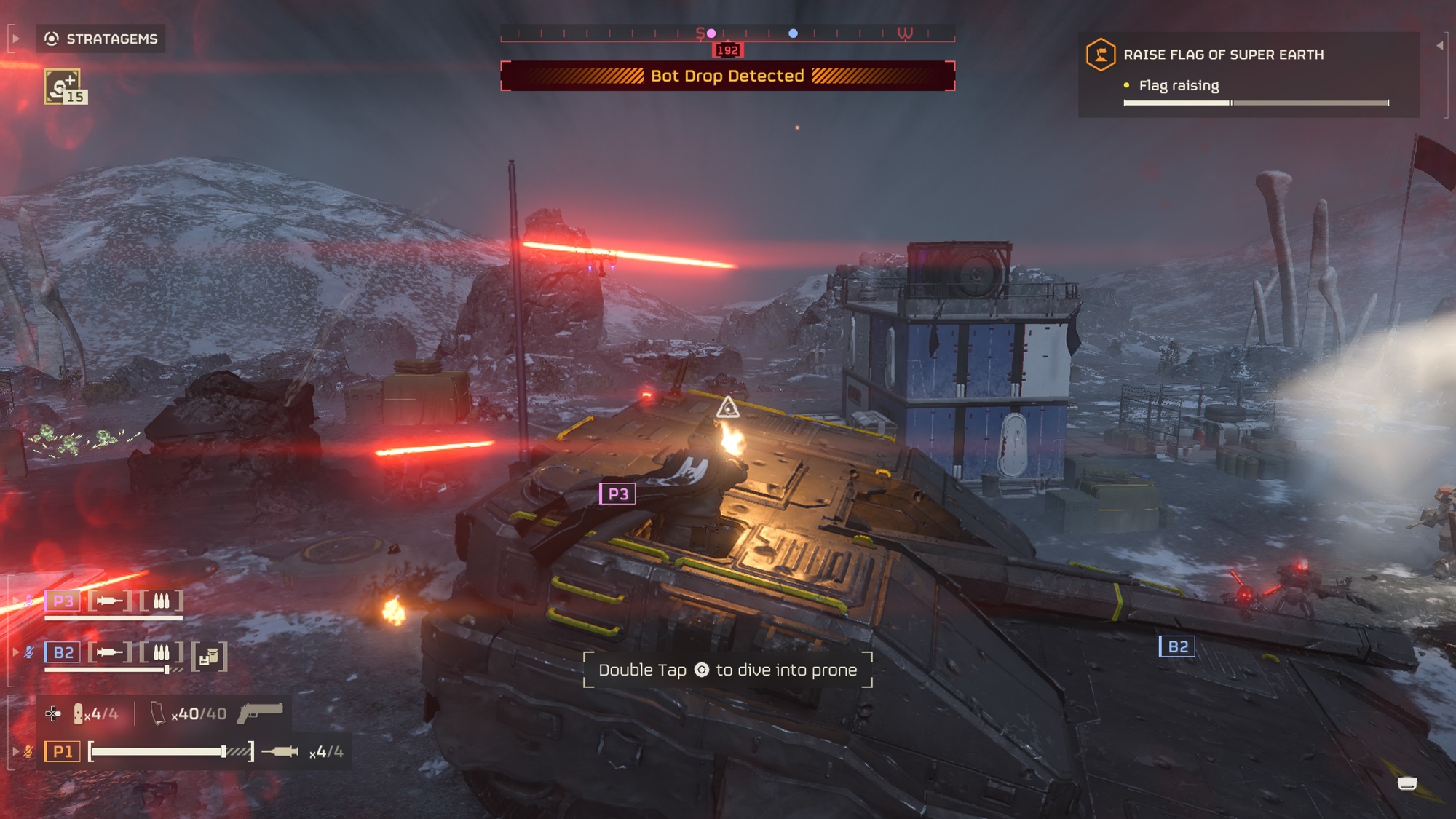Click the pistol weapon icon
Image resolution: width=1456 pixels, height=819 pixels.
260,713
